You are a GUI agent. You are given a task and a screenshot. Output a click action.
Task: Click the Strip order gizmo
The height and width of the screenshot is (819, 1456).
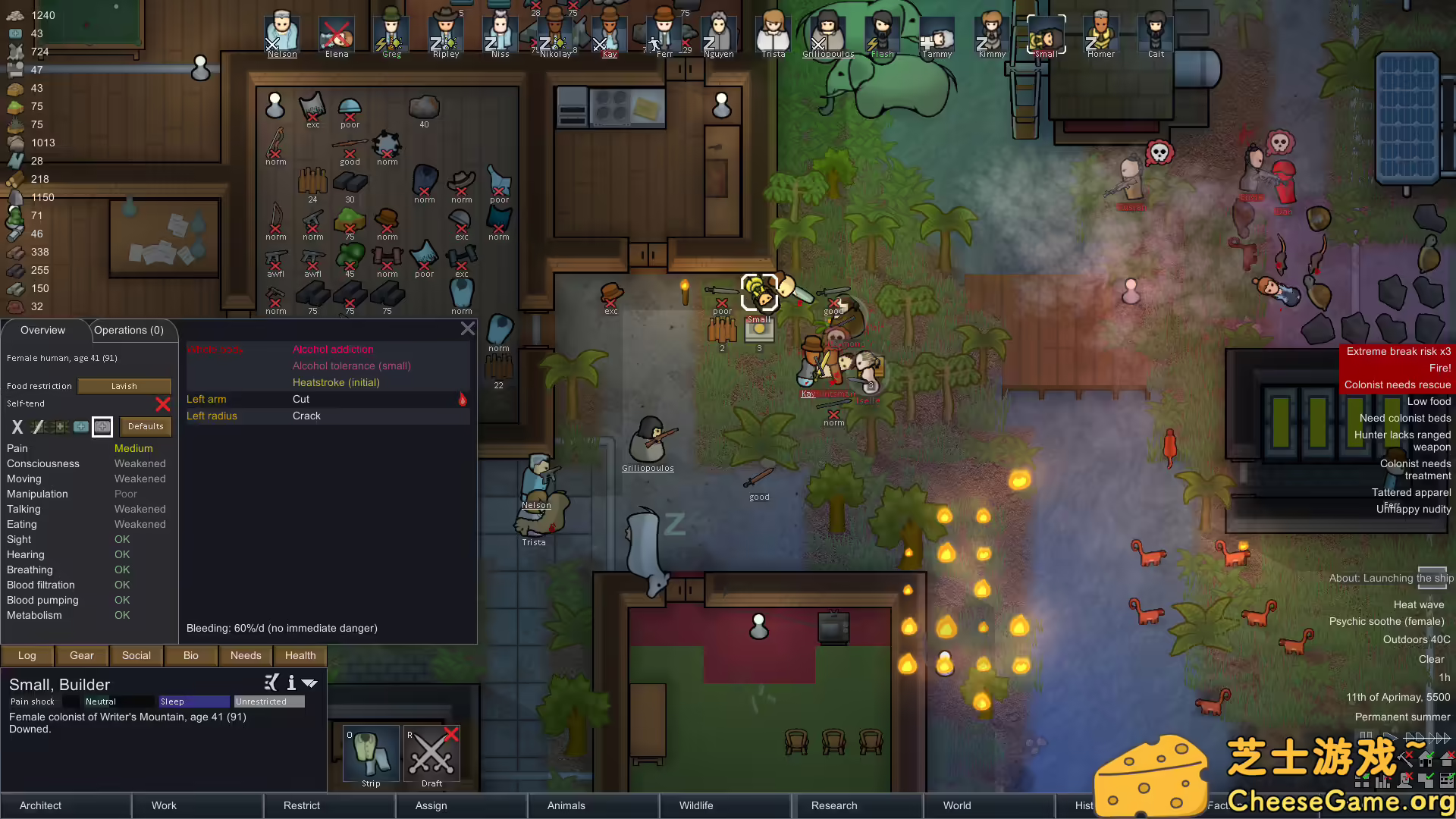point(370,755)
